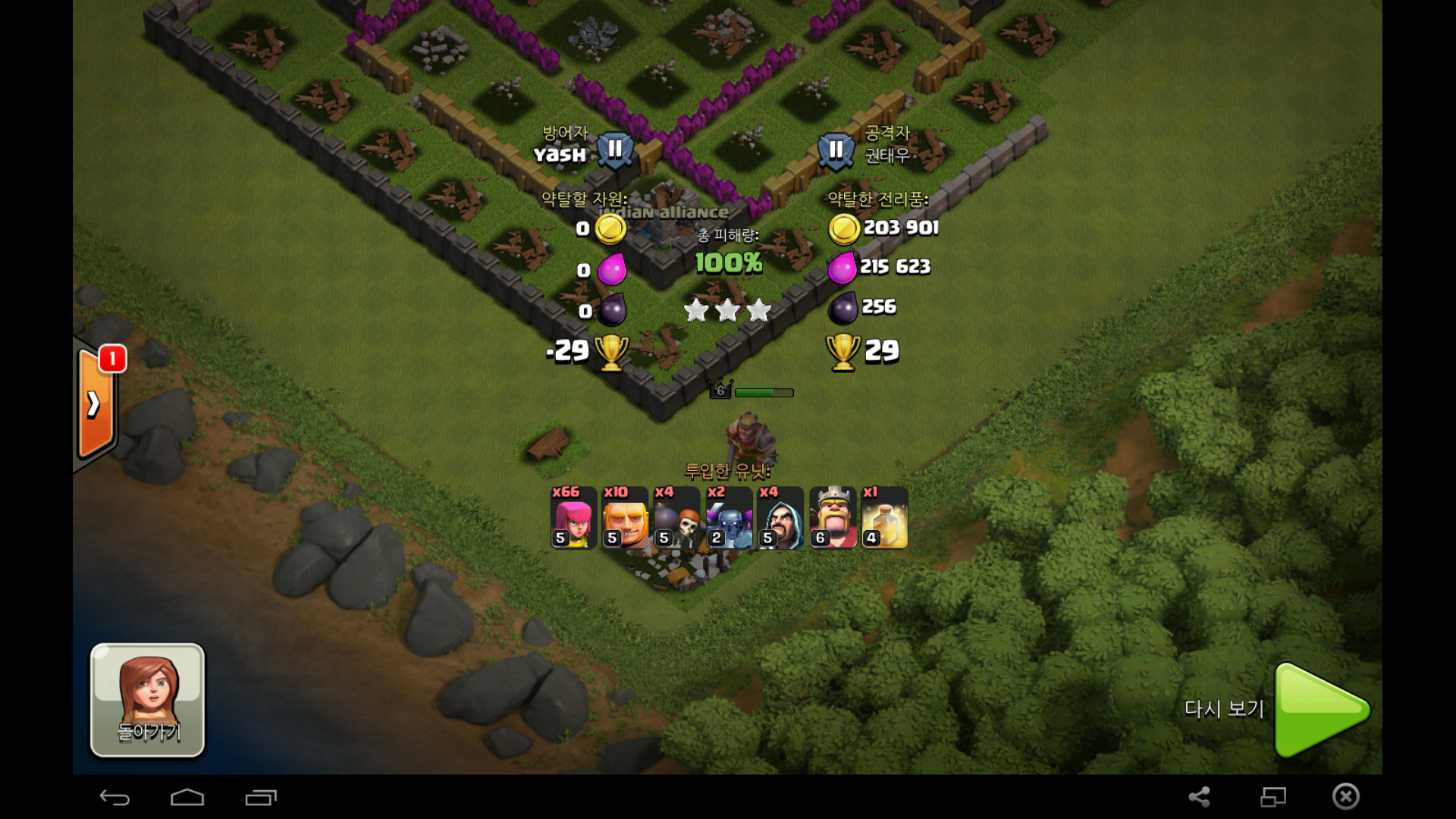Open defender Yash's league shield badge

pyautogui.click(x=614, y=149)
